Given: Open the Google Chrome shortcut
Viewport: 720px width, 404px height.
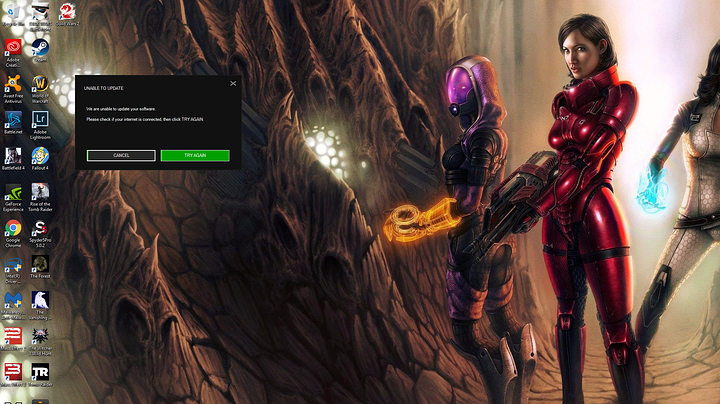Looking at the screenshot, I should coord(13,229).
